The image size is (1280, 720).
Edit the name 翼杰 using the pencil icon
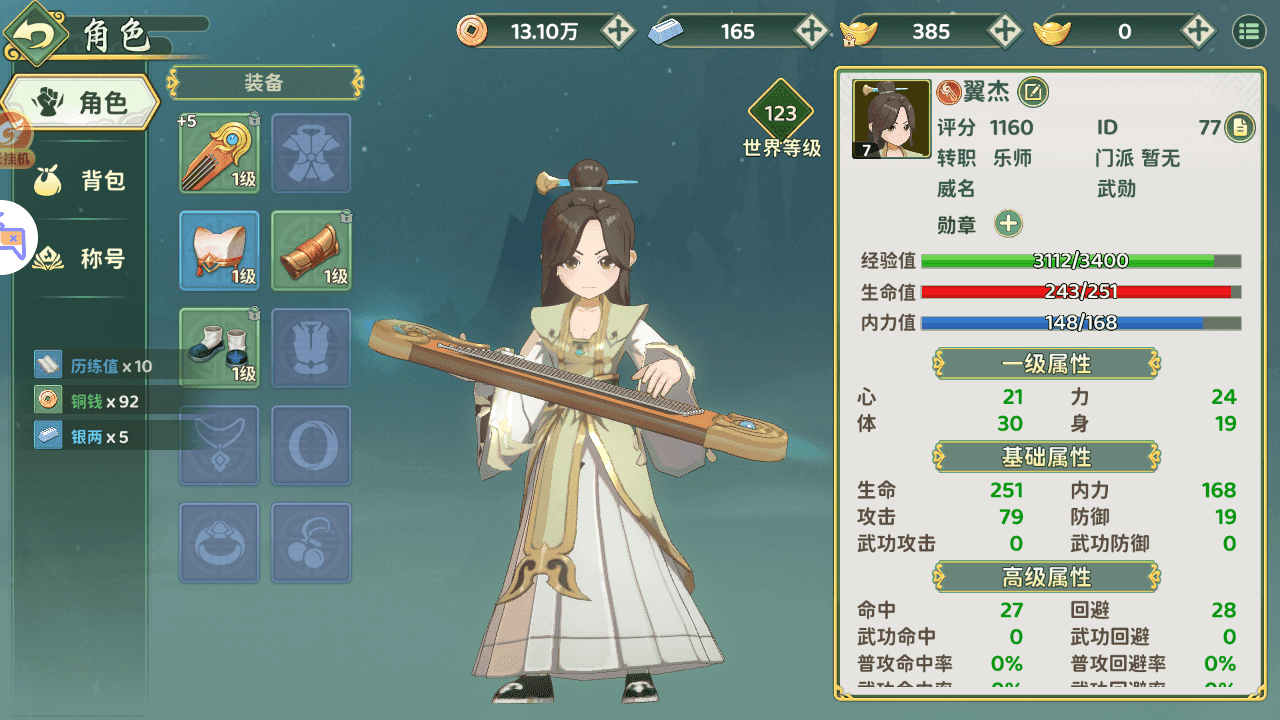[1034, 92]
